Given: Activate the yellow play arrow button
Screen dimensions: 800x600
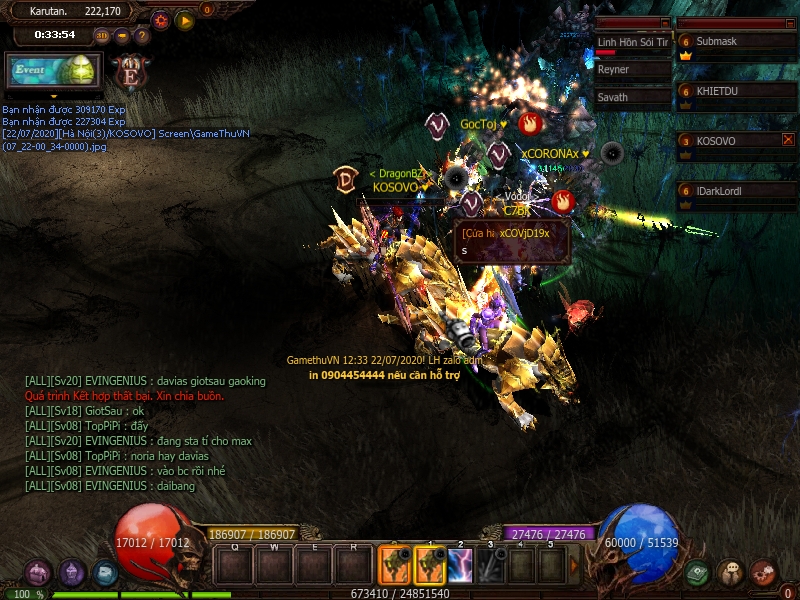Looking at the screenshot, I should point(185,19).
